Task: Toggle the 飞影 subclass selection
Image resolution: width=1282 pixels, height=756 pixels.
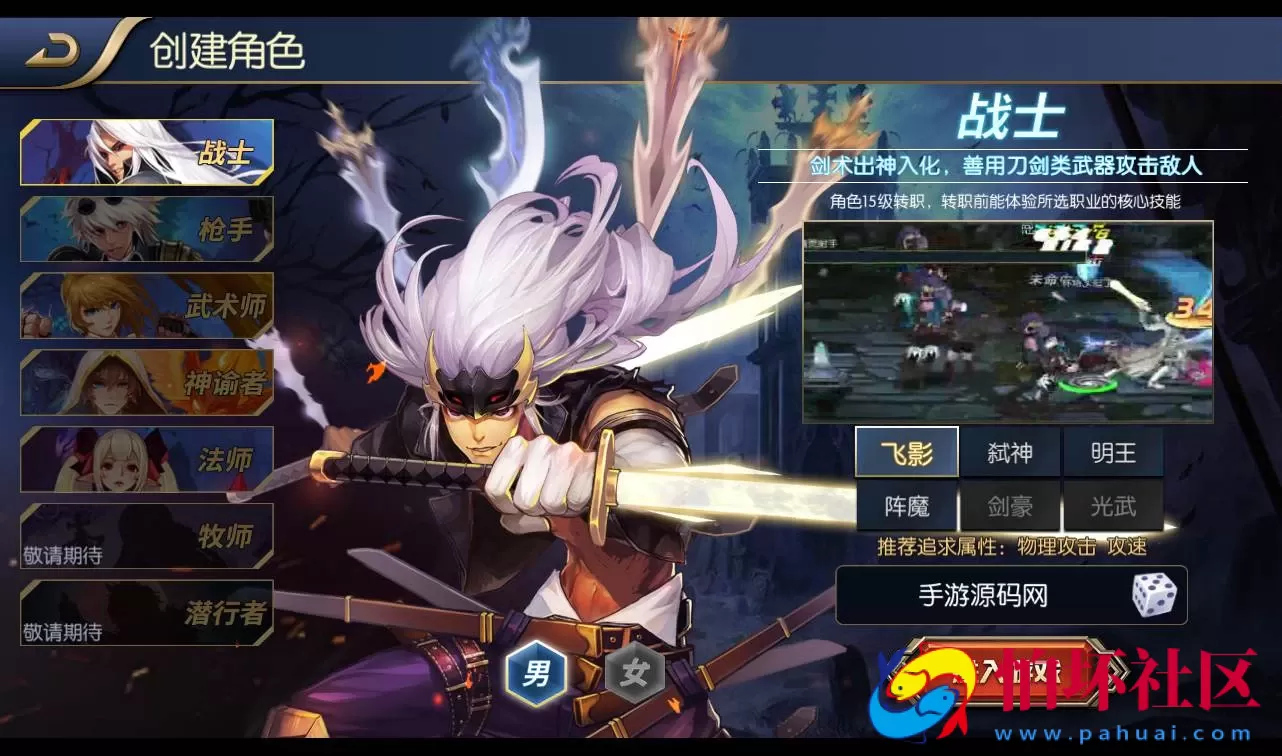Action: pyautogui.click(x=908, y=452)
